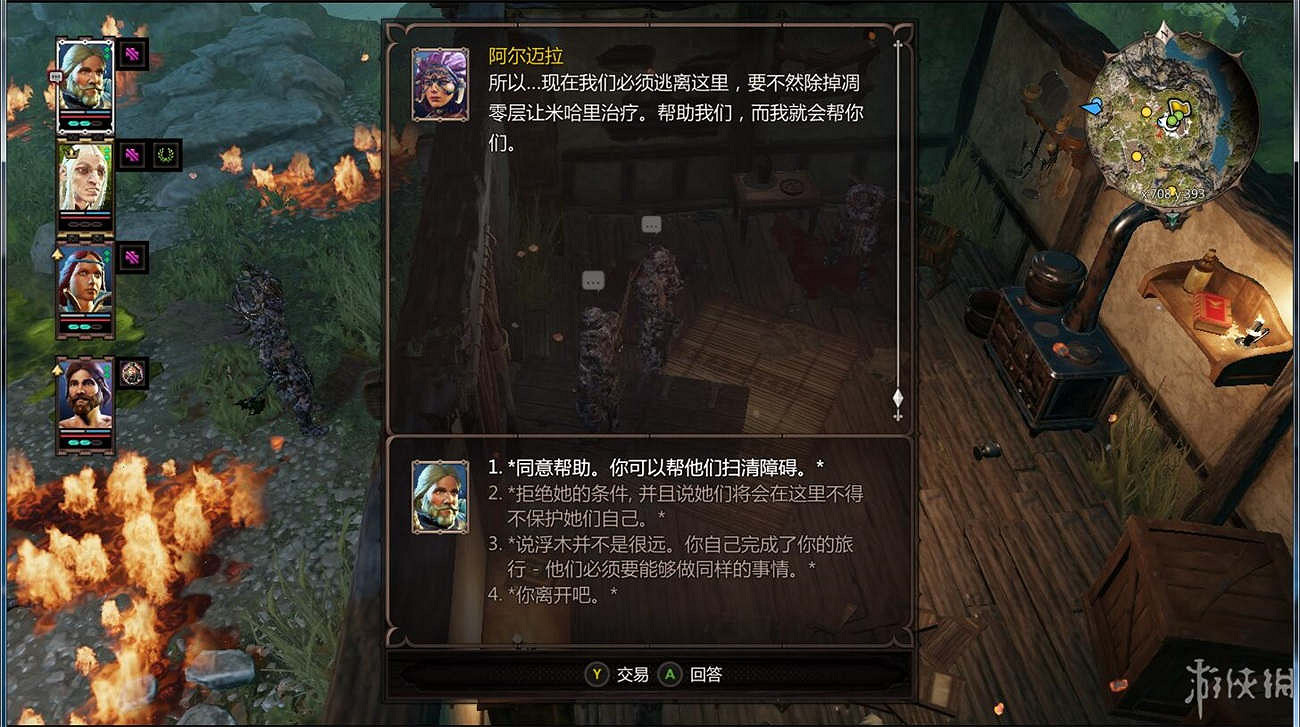Click the player portrait beside the dialogue options
The image size is (1300, 727).
click(x=442, y=499)
